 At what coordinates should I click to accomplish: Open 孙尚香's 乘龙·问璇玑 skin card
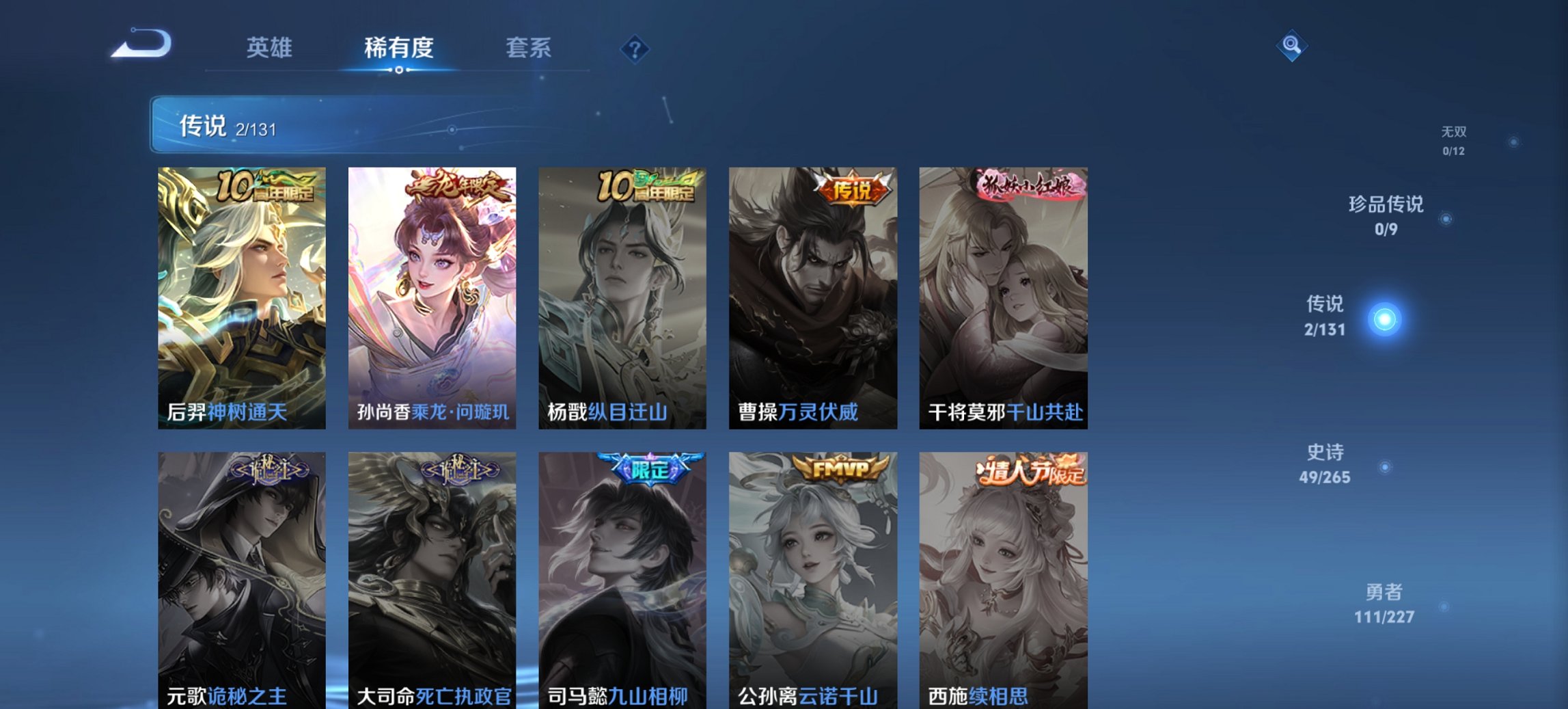(x=430, y=294)
